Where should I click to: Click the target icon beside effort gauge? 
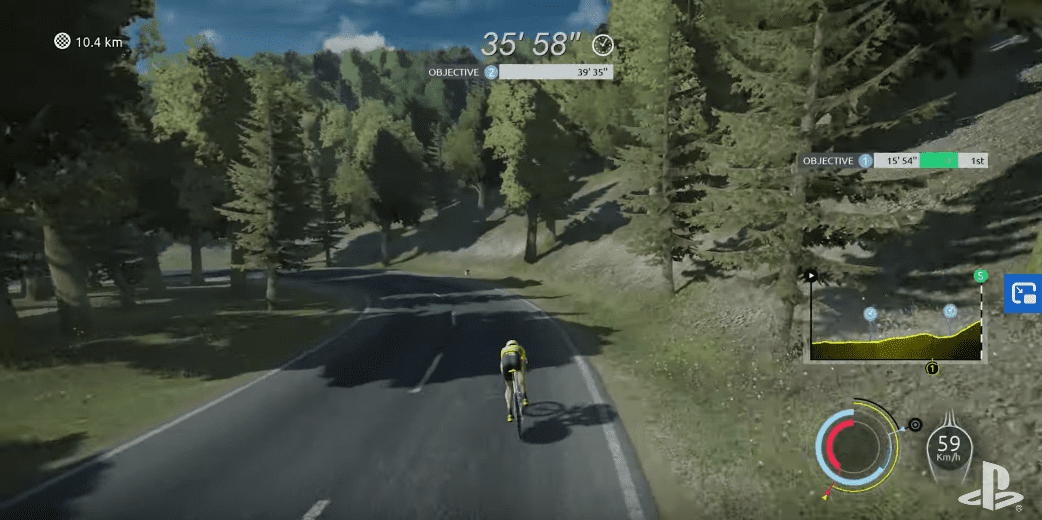tap(914, 424)
